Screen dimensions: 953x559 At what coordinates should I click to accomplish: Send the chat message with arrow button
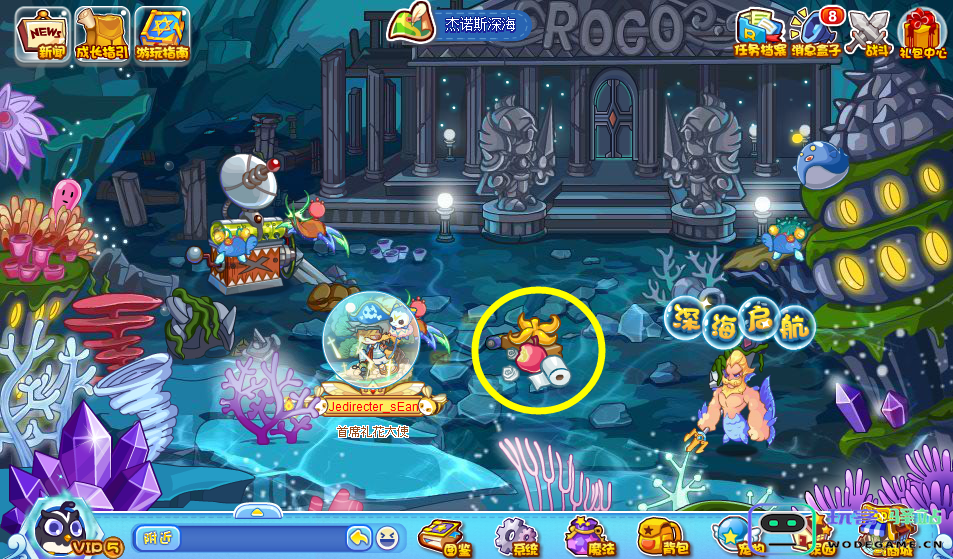tap(359, 537)
